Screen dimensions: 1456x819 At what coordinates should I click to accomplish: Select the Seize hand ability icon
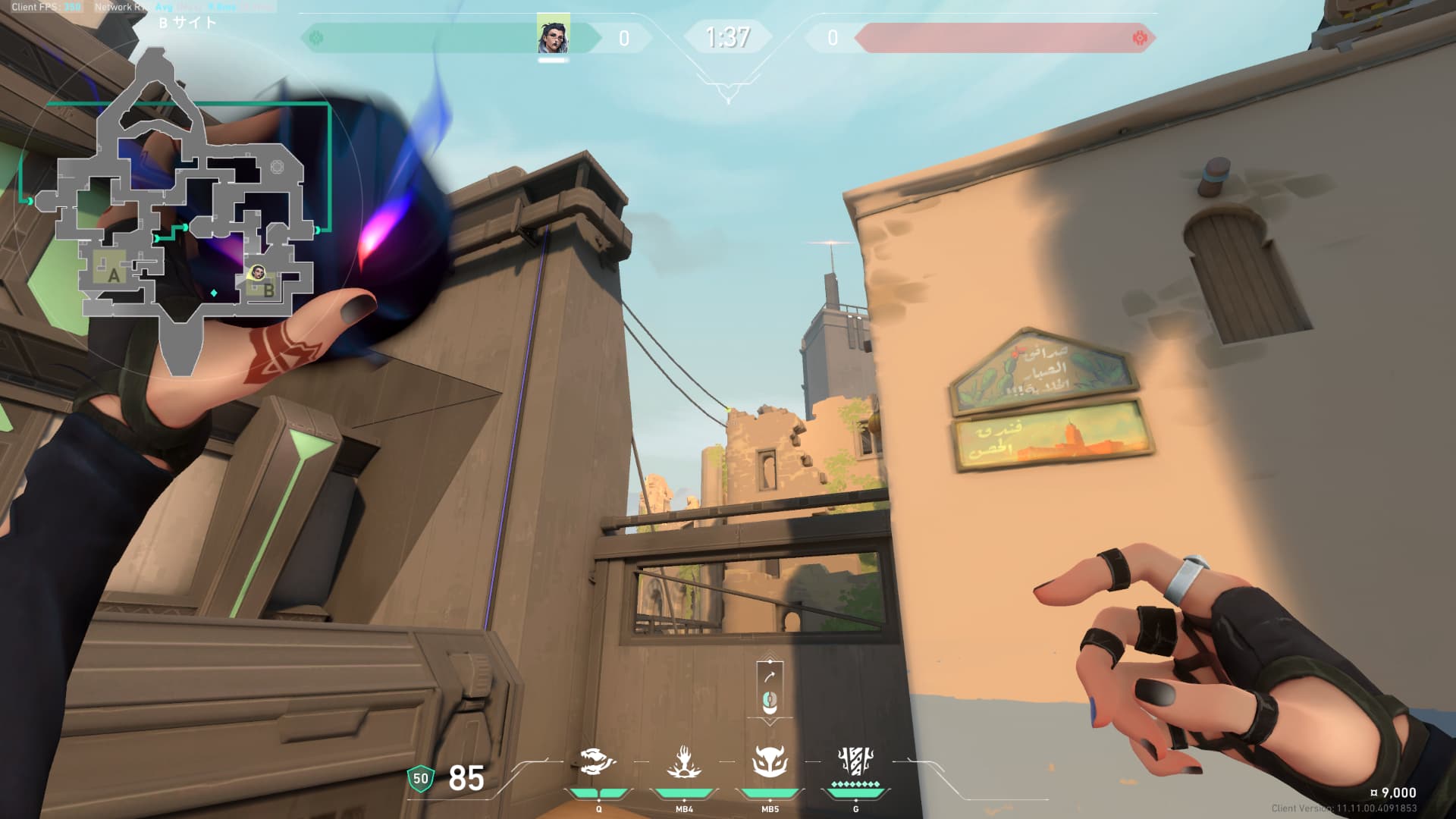pos(683,761)
